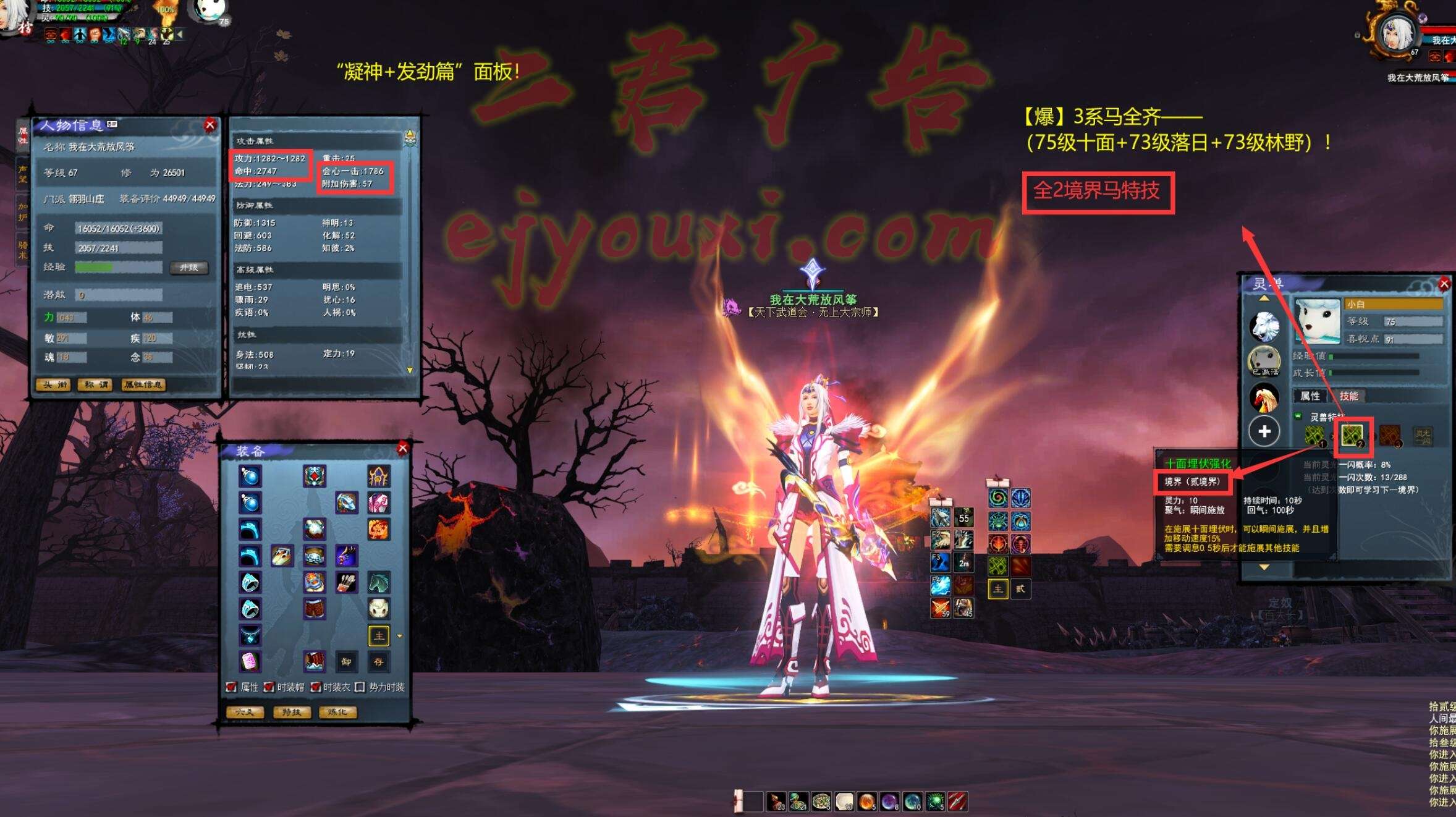Close the 装备 equipment window
Screen dimensions: 1456x817
tap(403, 448)
